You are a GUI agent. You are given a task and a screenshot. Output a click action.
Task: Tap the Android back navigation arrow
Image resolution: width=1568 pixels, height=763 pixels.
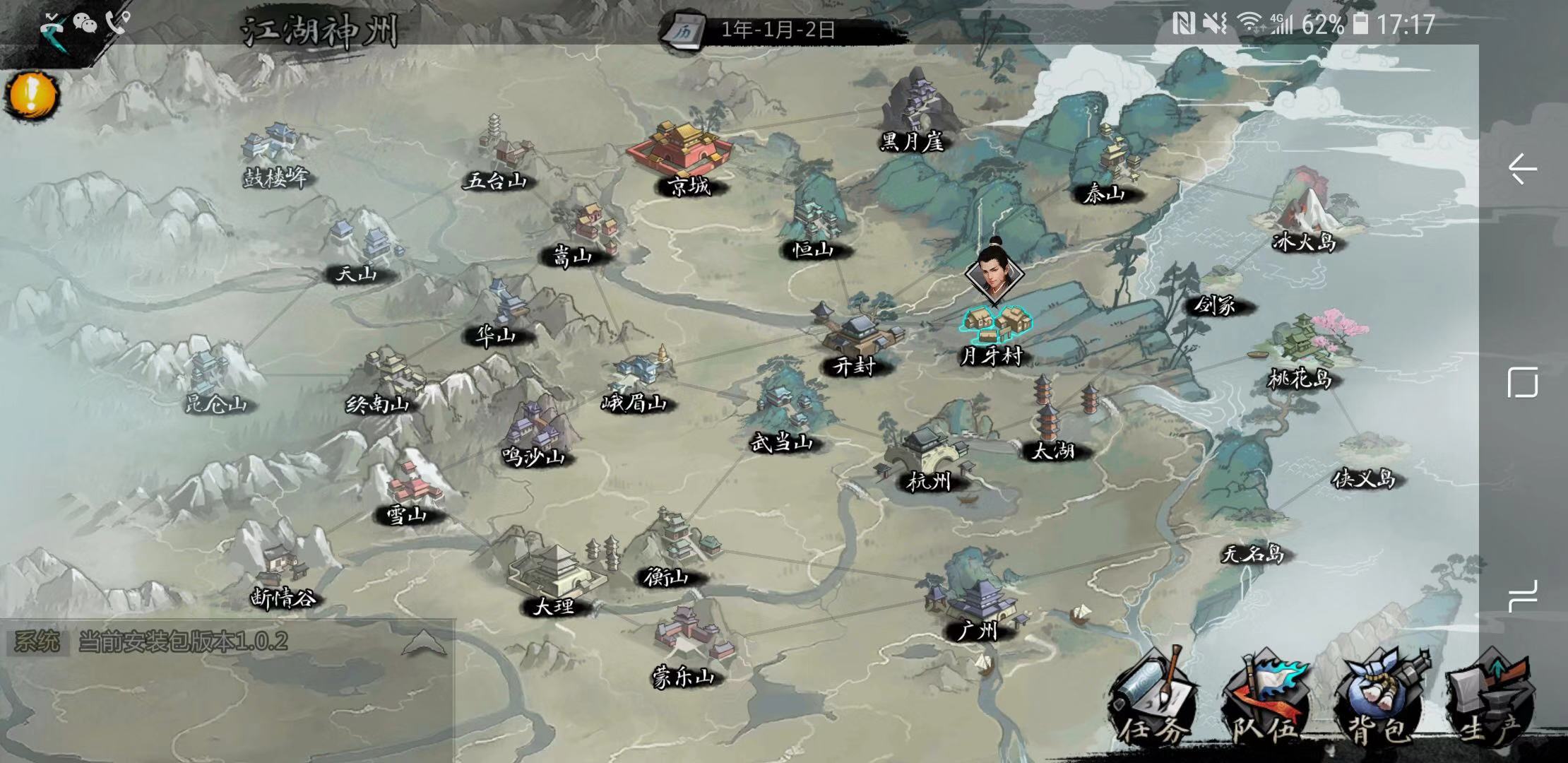tap(1522, 170)
